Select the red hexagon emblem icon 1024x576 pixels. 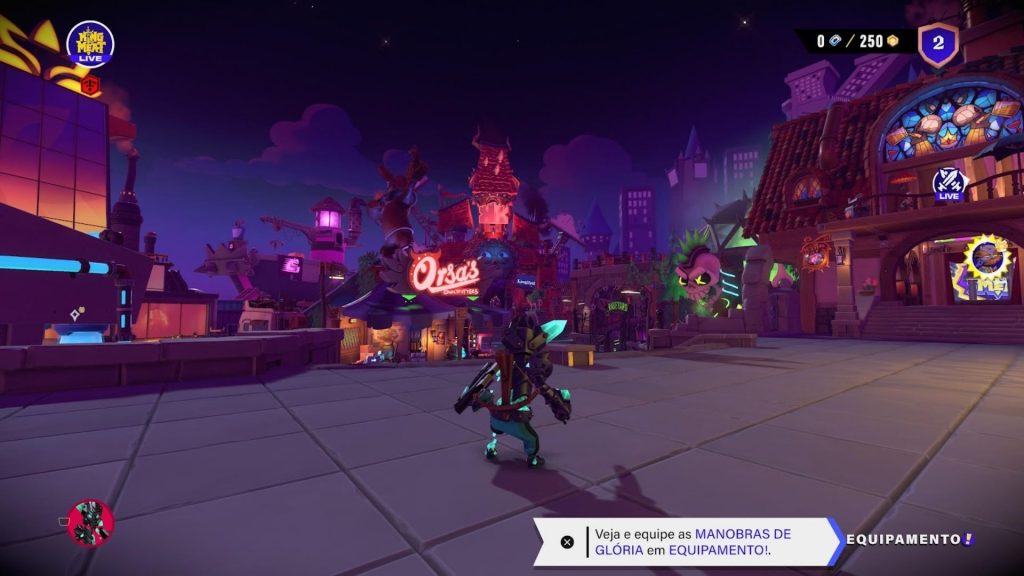(93, 86)
